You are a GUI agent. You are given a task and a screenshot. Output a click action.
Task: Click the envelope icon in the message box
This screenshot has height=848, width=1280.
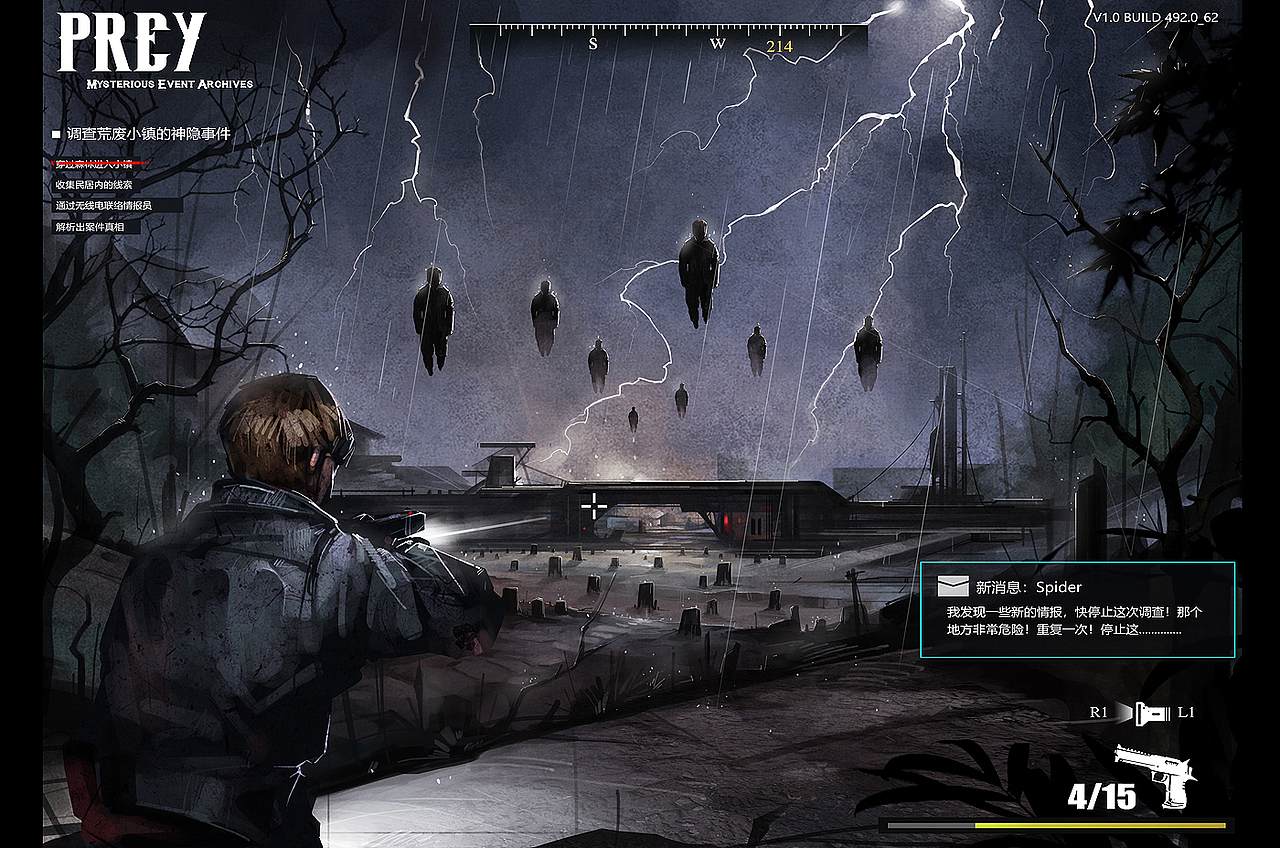pyautogui.click(x=952, y=587)
